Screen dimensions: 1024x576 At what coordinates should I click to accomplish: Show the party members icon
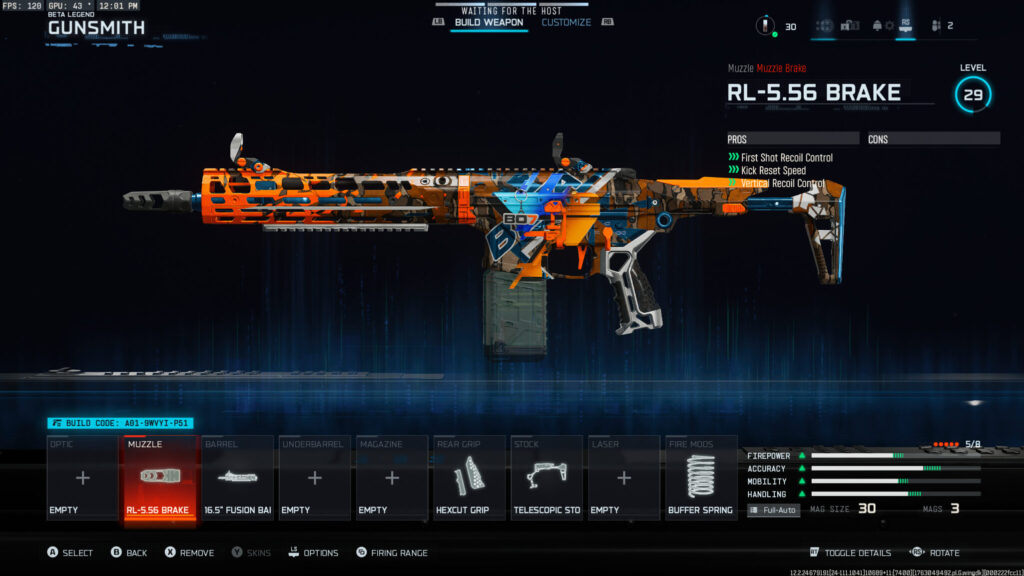[x=937, y=26]
